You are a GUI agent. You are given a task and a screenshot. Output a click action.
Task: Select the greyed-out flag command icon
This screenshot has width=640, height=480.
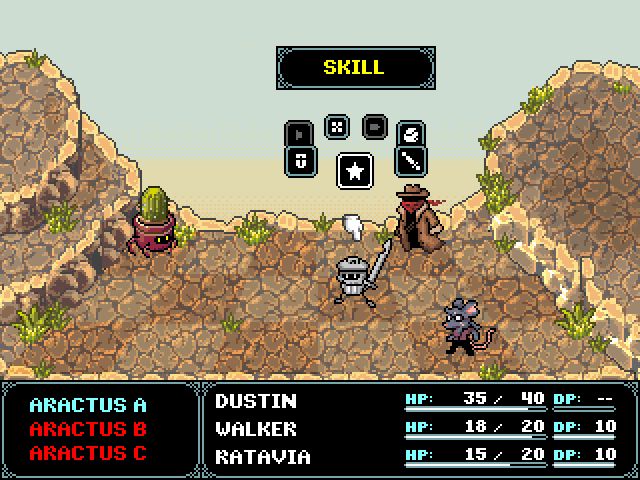coord(300,133)
